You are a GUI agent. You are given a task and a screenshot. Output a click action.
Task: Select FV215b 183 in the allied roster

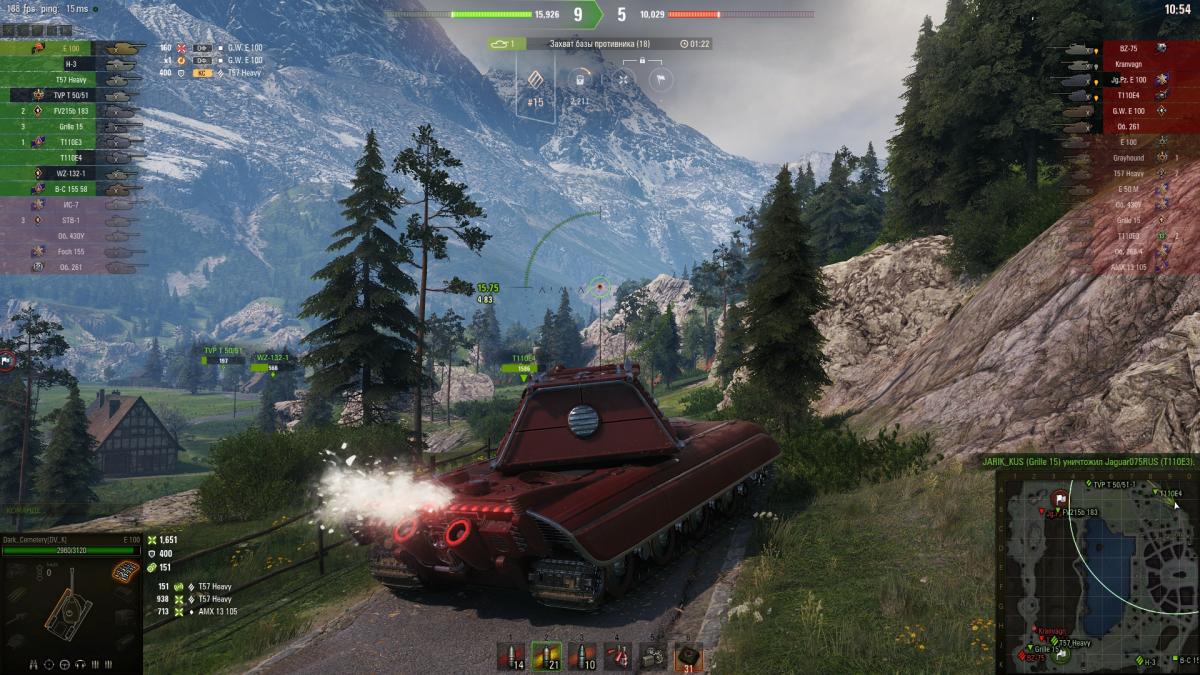tap(70, 111)
